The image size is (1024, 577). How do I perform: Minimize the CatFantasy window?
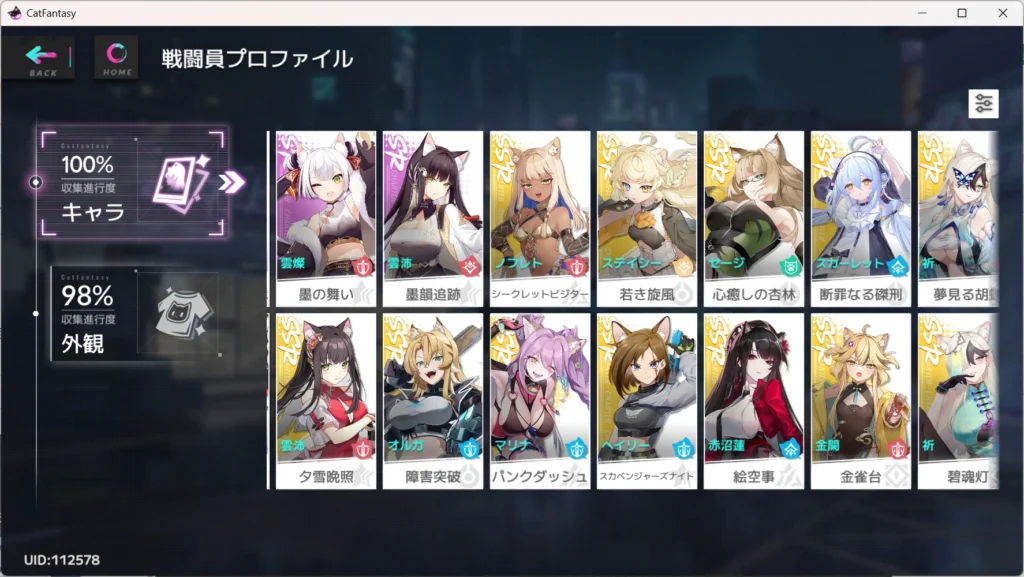[x=921, y=13]
